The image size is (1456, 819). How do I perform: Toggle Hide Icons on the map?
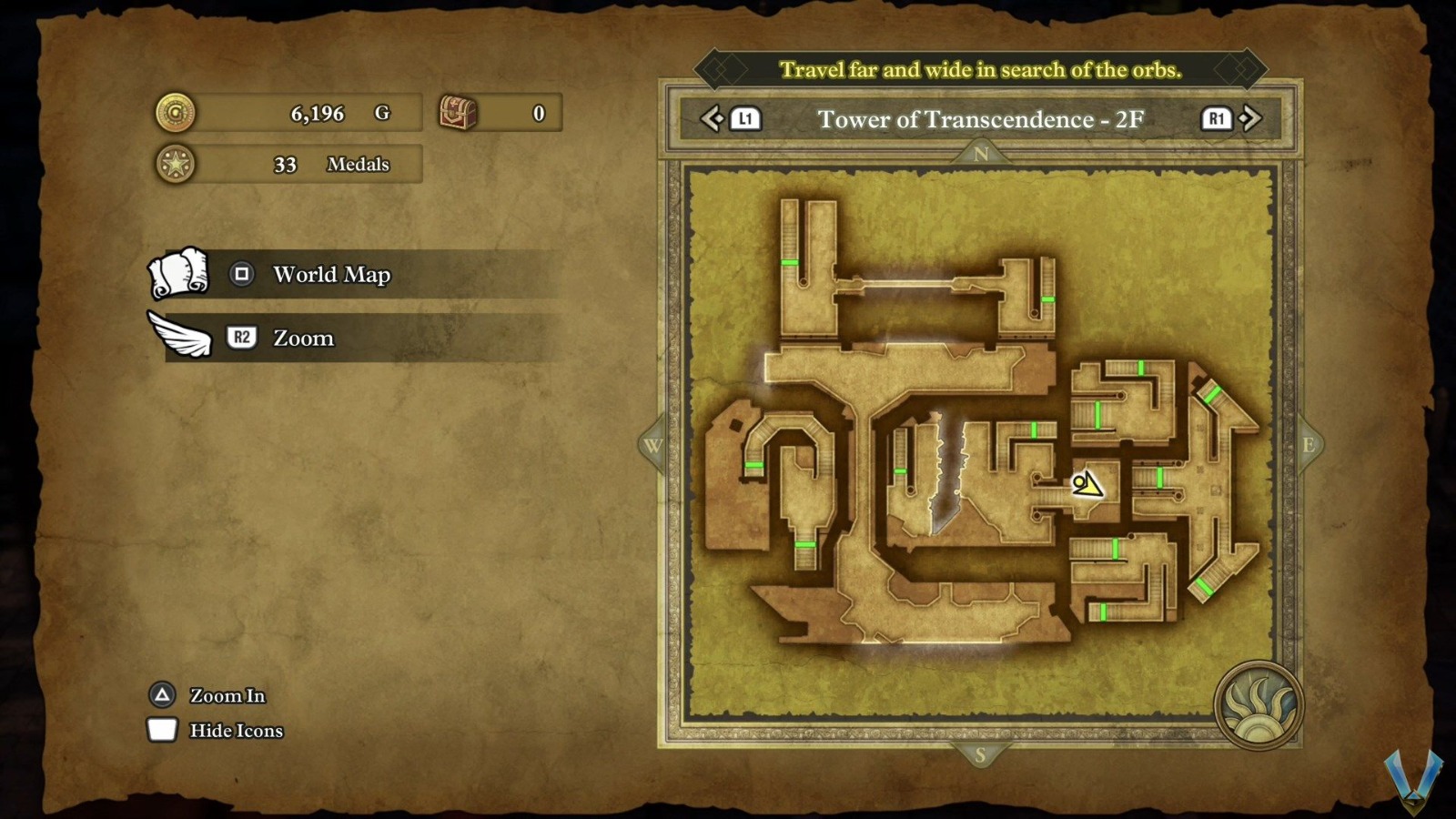(235, 731)
